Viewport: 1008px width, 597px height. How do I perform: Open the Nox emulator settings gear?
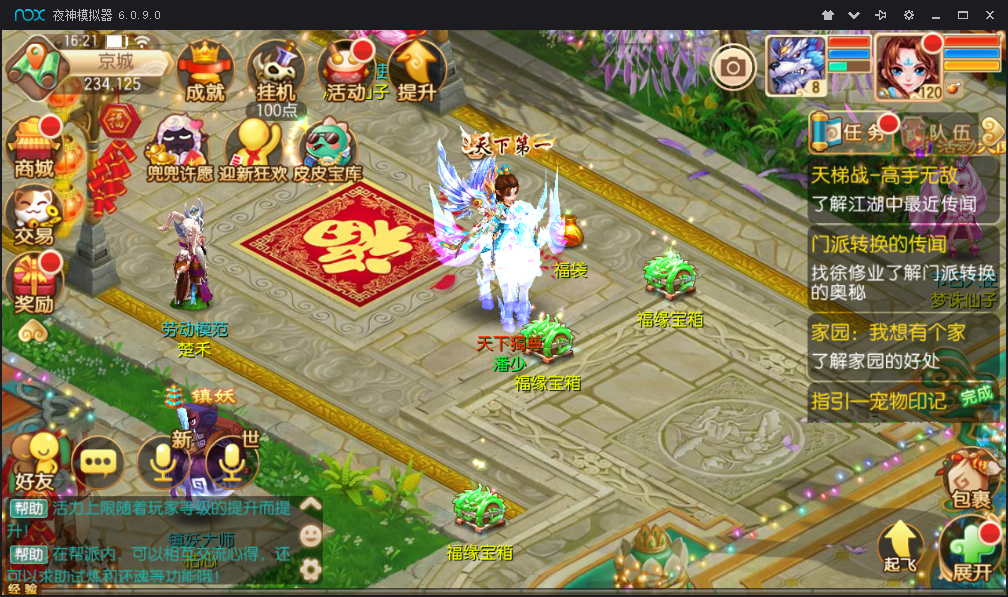(x=908, y=15)
